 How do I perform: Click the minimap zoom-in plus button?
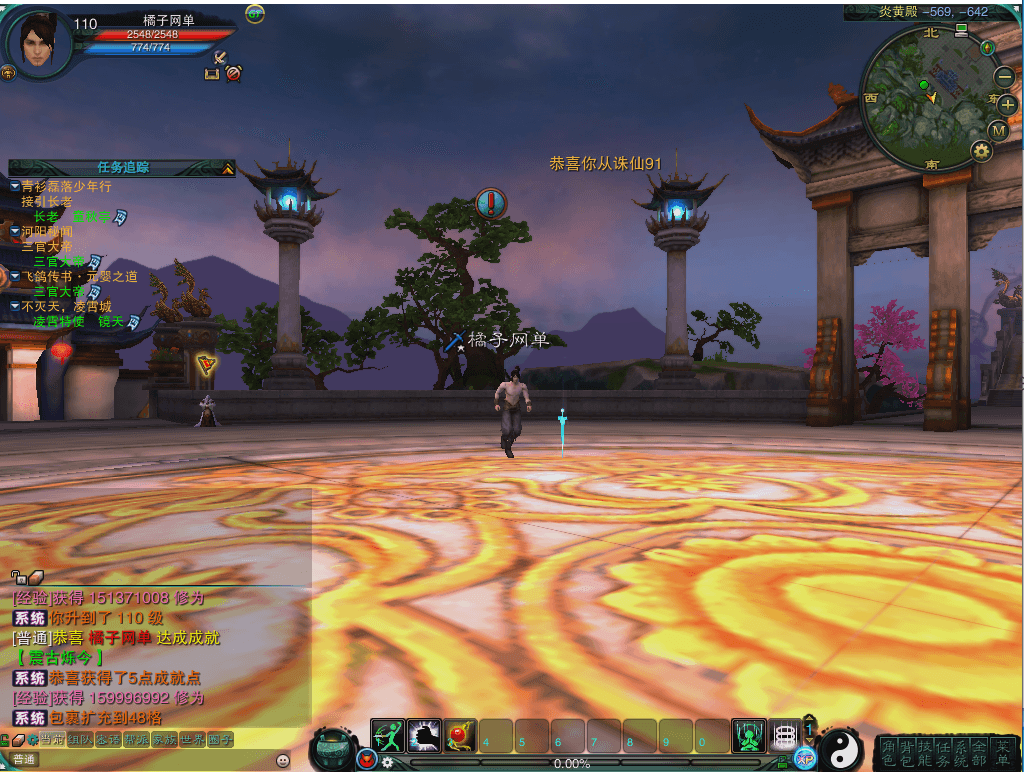tap(1008, 104)
